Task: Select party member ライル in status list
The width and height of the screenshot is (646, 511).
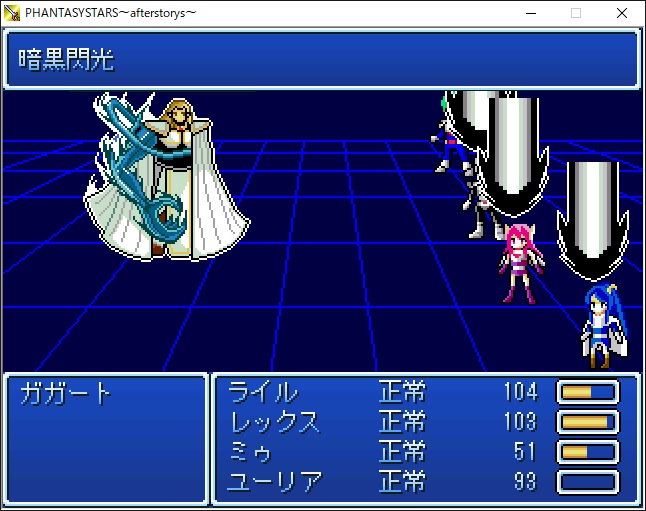Action: [263, 391]
